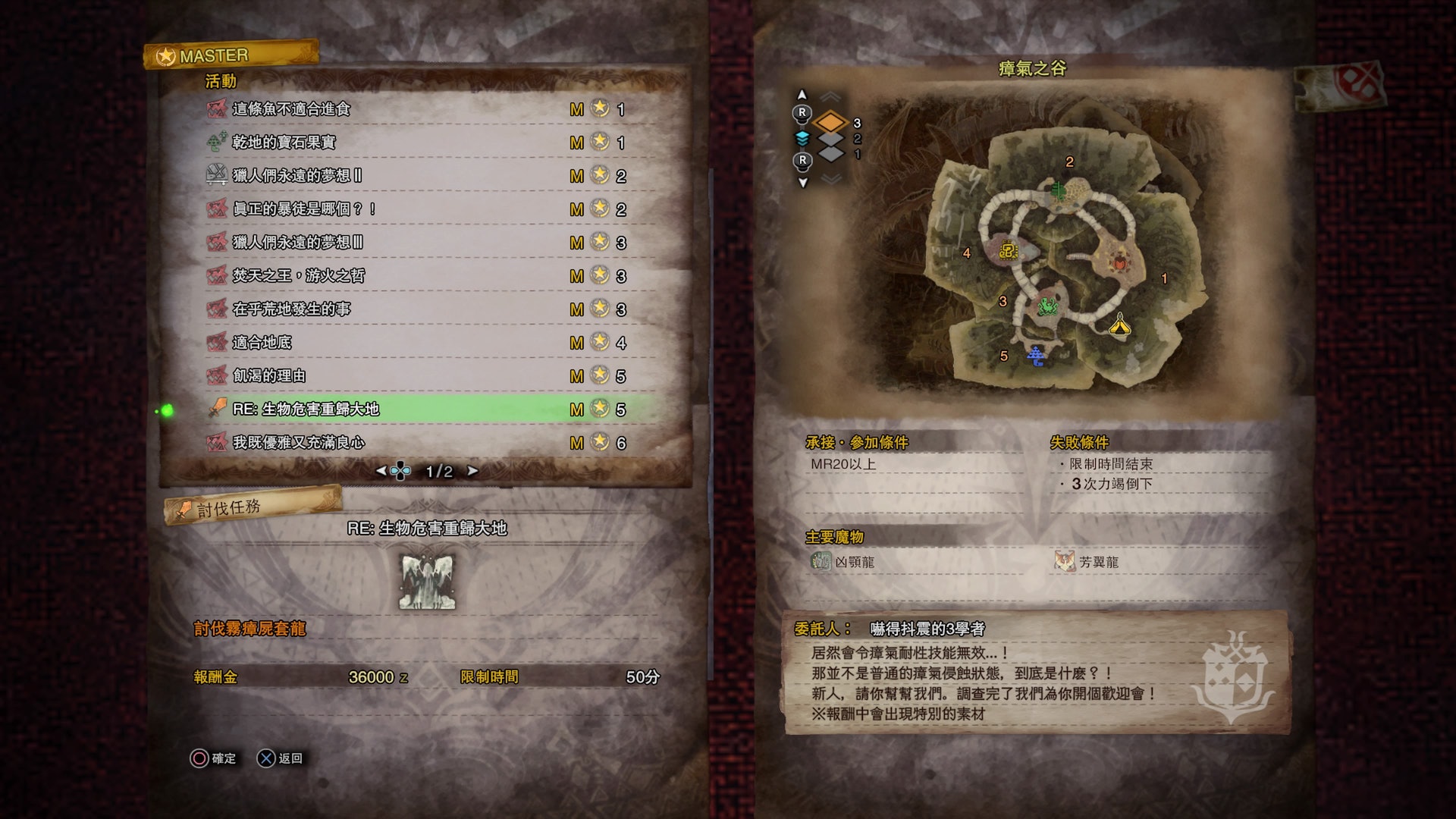Move map floor selector down
The width and height of the screenshot is (1456, 819).
[802, 183]
